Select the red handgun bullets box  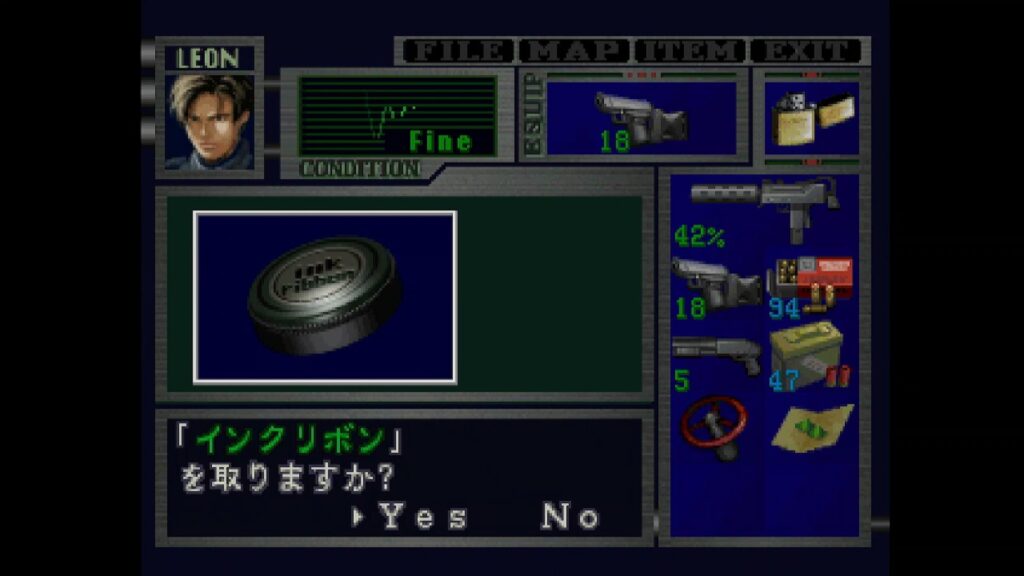point(811,284)
